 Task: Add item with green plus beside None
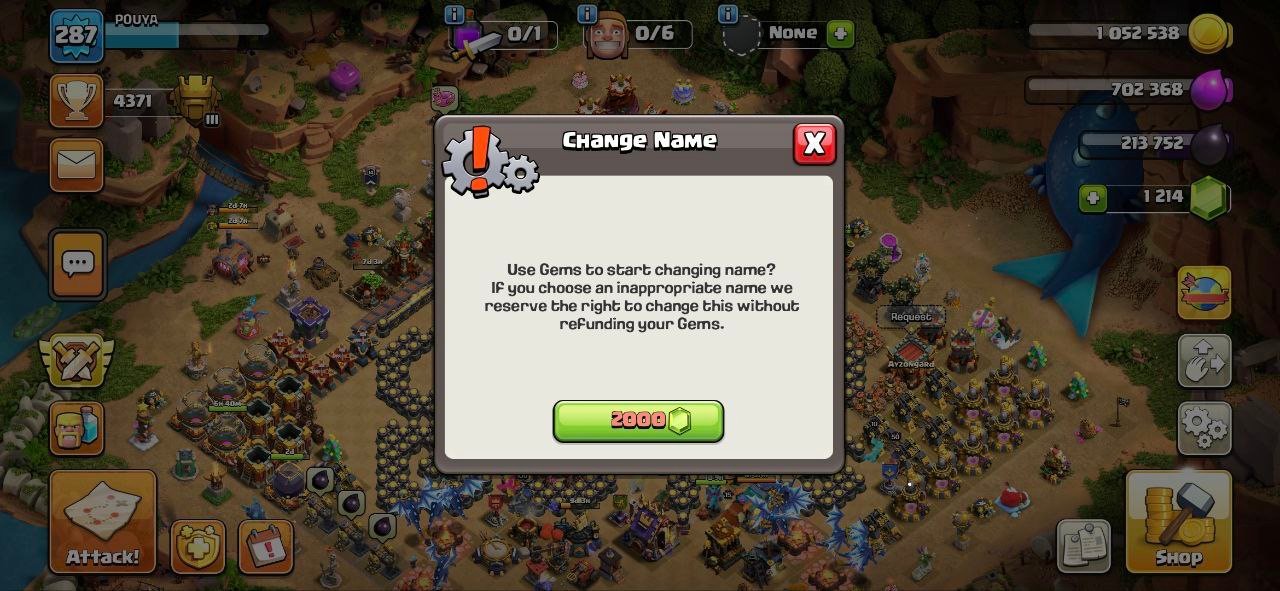pyautogui.click(x=840, y=33)
